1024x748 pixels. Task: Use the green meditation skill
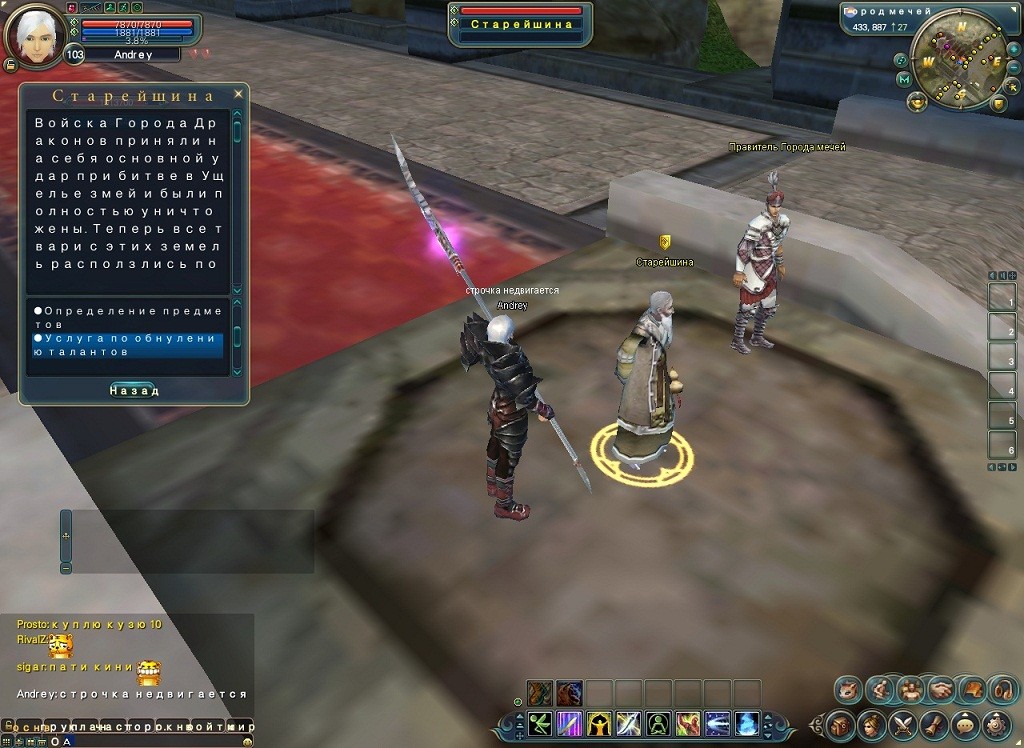(659, 723)
